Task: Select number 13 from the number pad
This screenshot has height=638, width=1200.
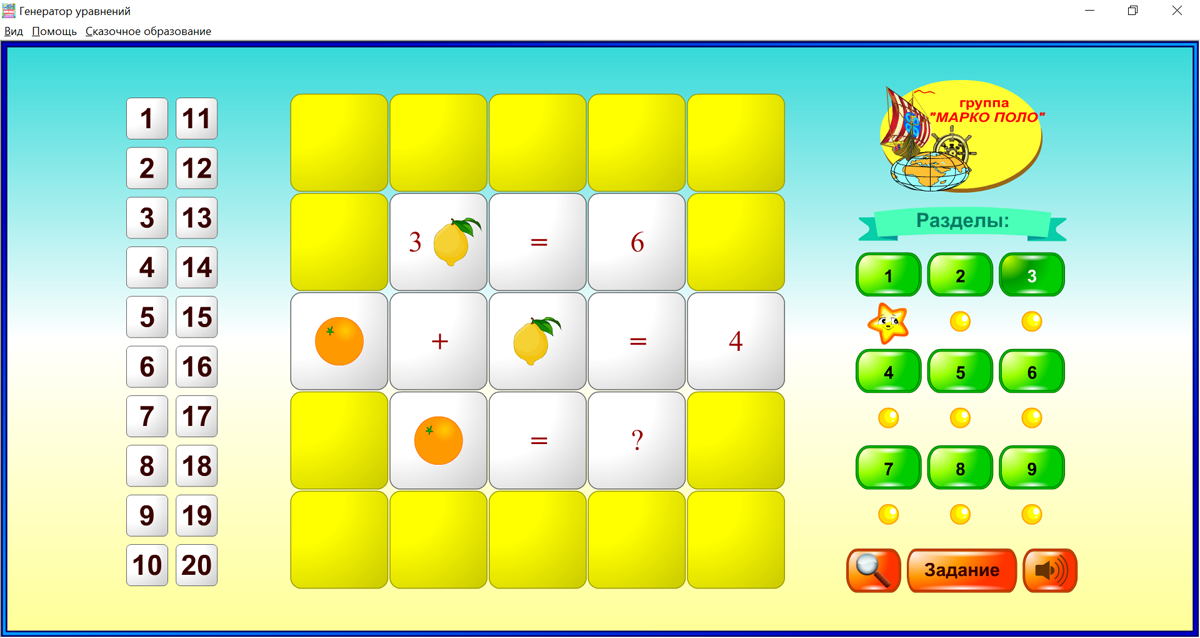Action: coord(197,218)
